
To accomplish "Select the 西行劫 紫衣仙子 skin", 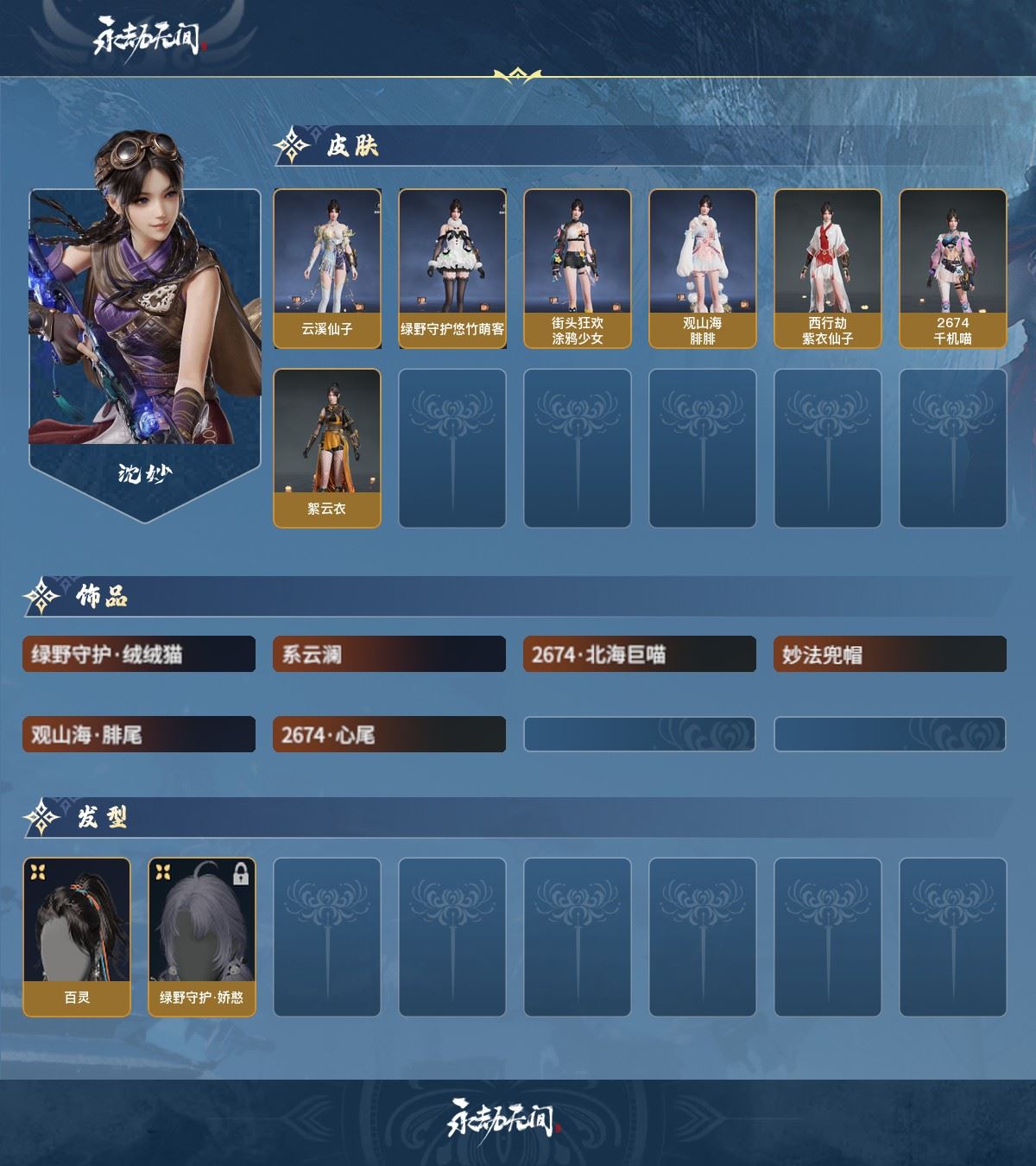I will (828, 269).
